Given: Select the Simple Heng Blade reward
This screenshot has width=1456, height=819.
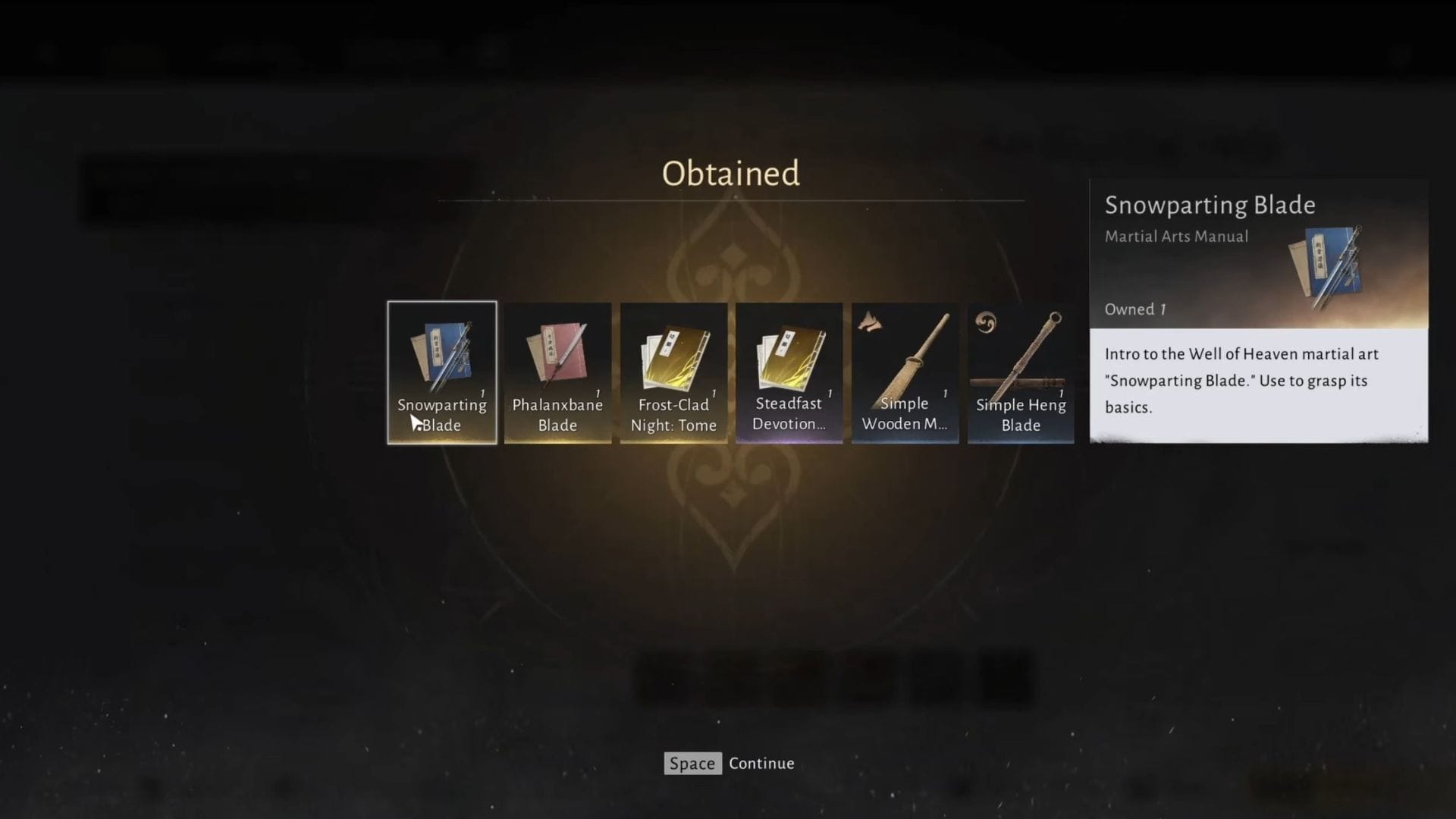Looking at the screenshot, I should 1021,372.
